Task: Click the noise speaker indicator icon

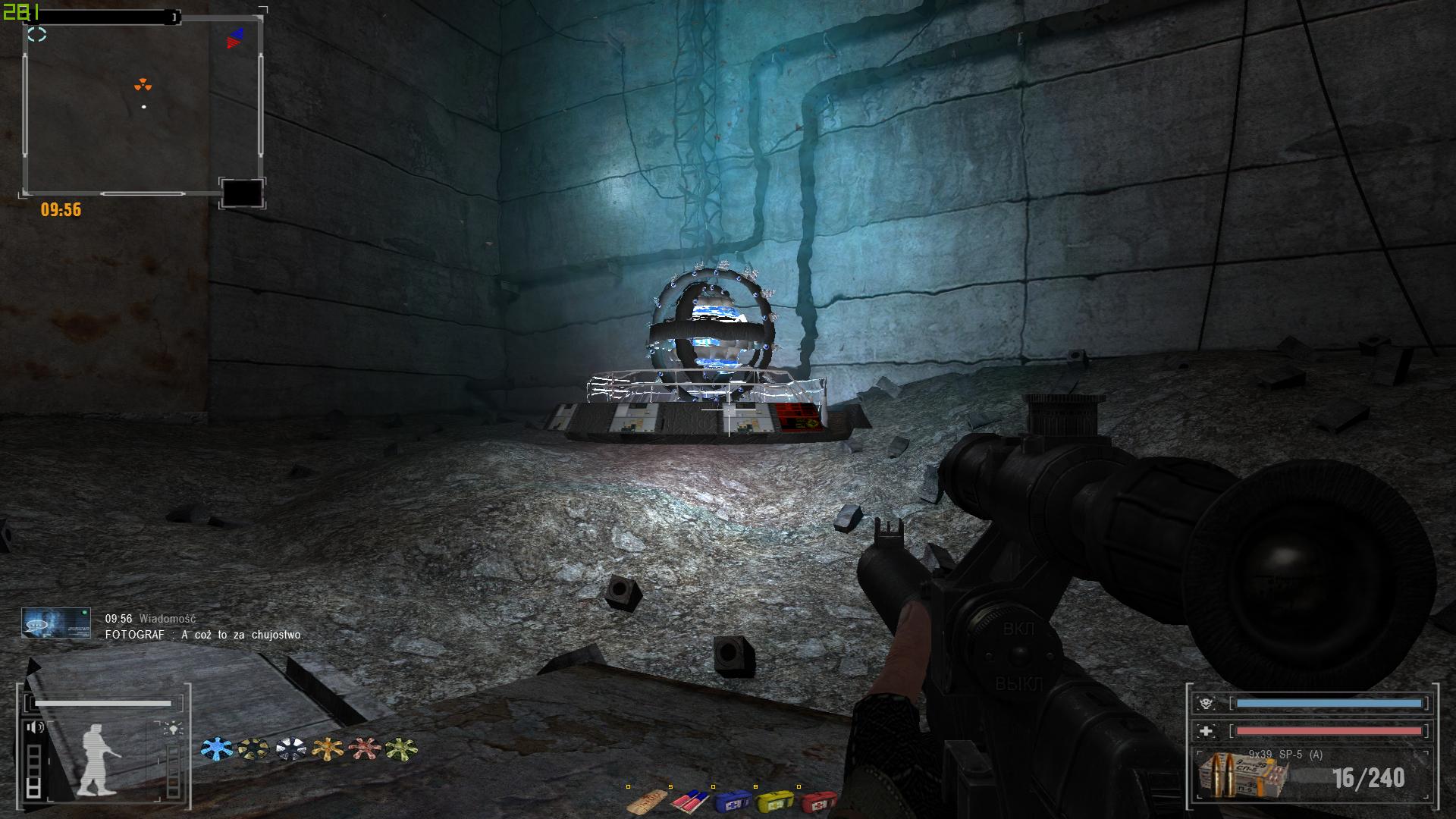Action: tap(36, 728)
